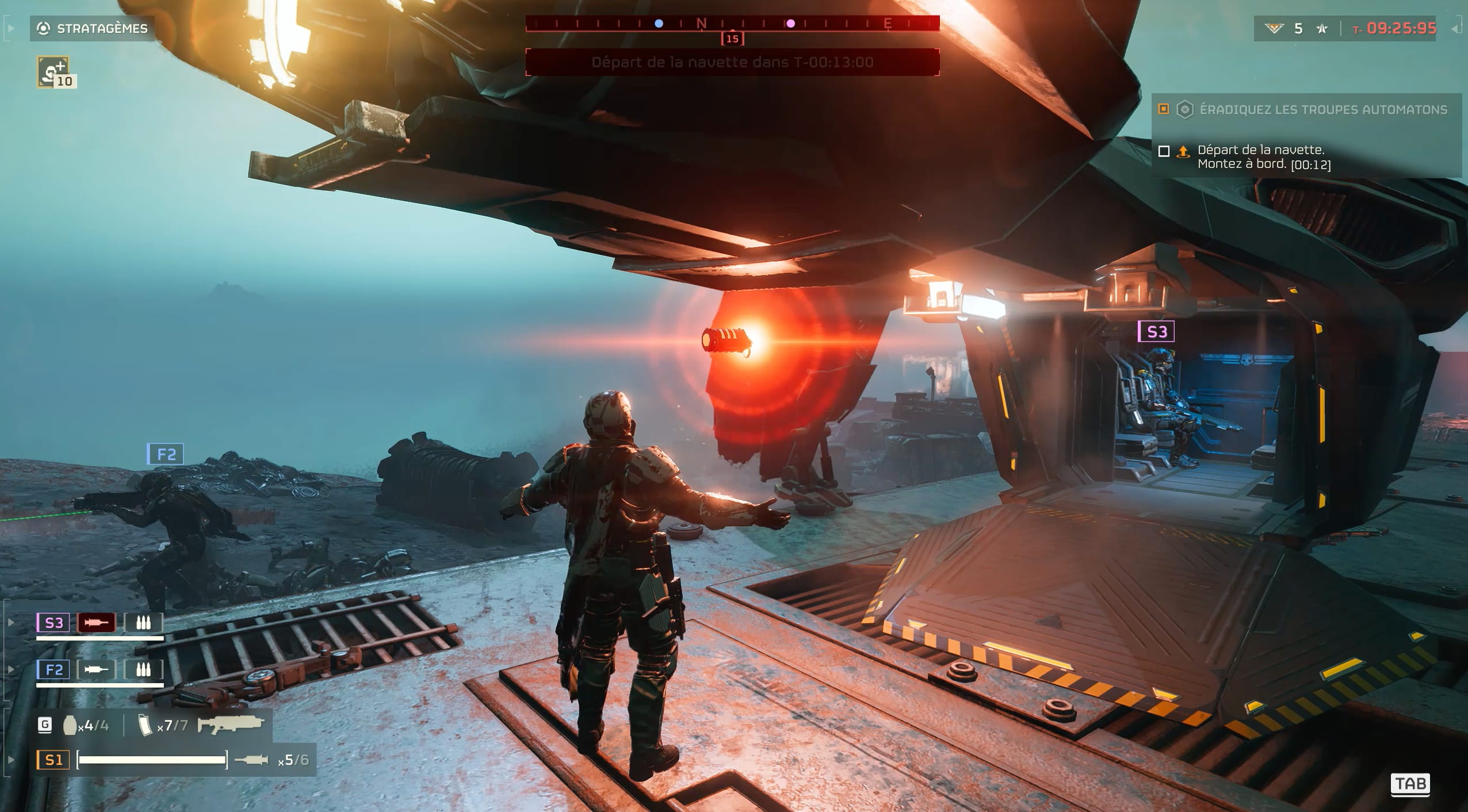1468x812 pixels.
Task: Click the winged skull reinforcements icon
Action: [1274, 28]
